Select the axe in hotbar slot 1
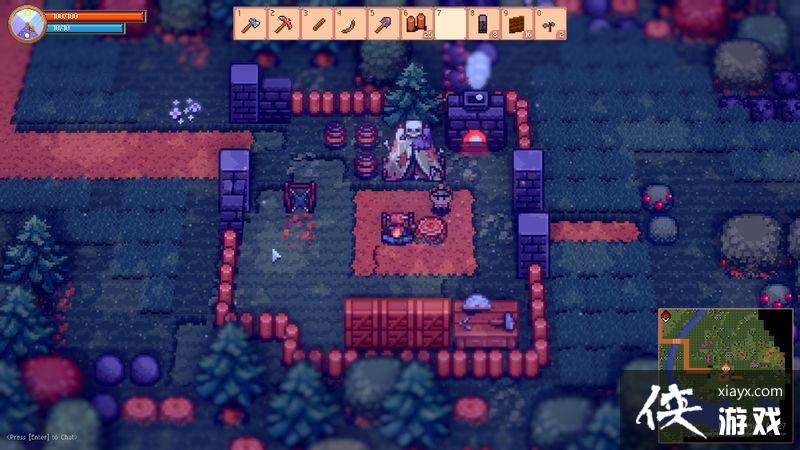 tap(250, 24)
